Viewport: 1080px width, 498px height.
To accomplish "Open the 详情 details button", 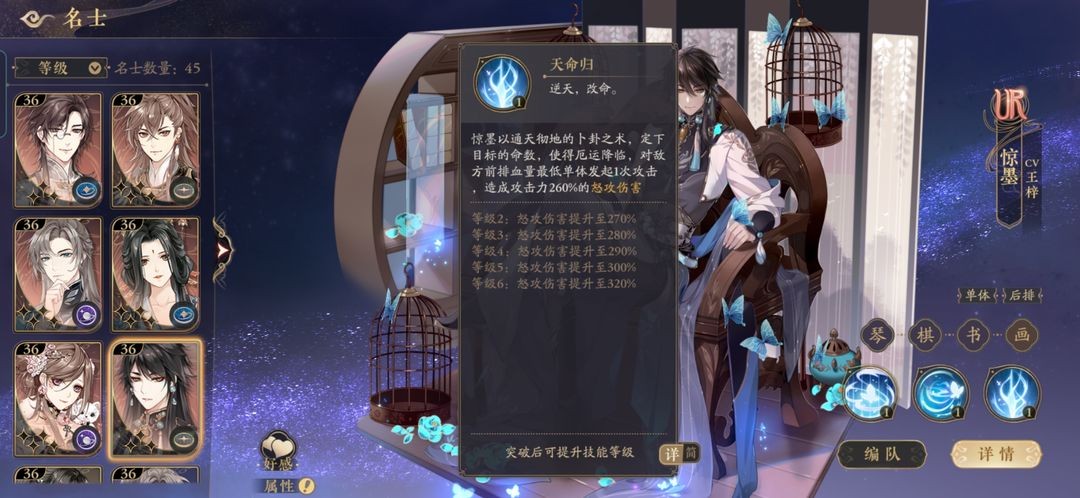I will pos(995,453).
